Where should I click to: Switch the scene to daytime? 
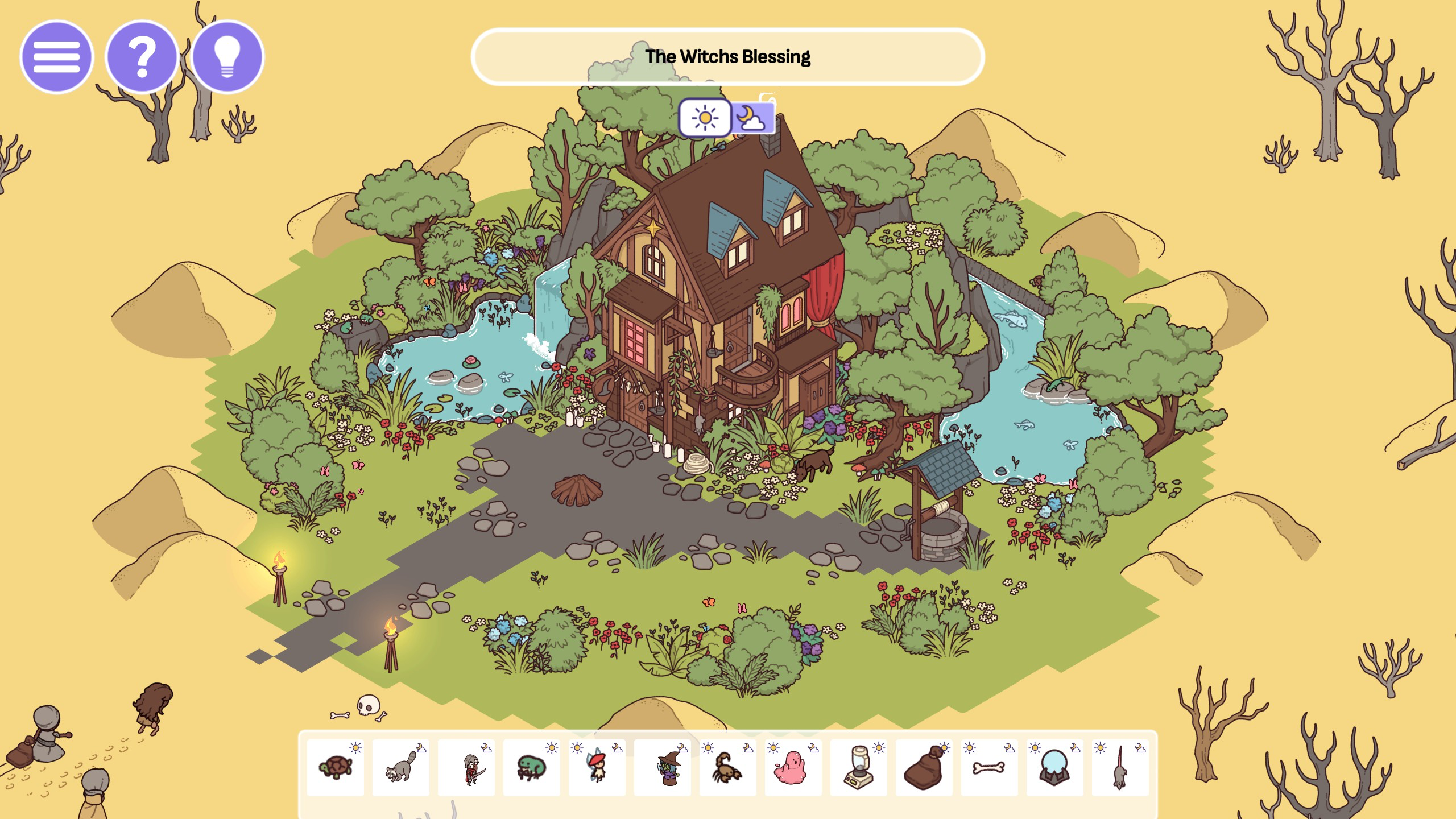[x=705, y=118]
